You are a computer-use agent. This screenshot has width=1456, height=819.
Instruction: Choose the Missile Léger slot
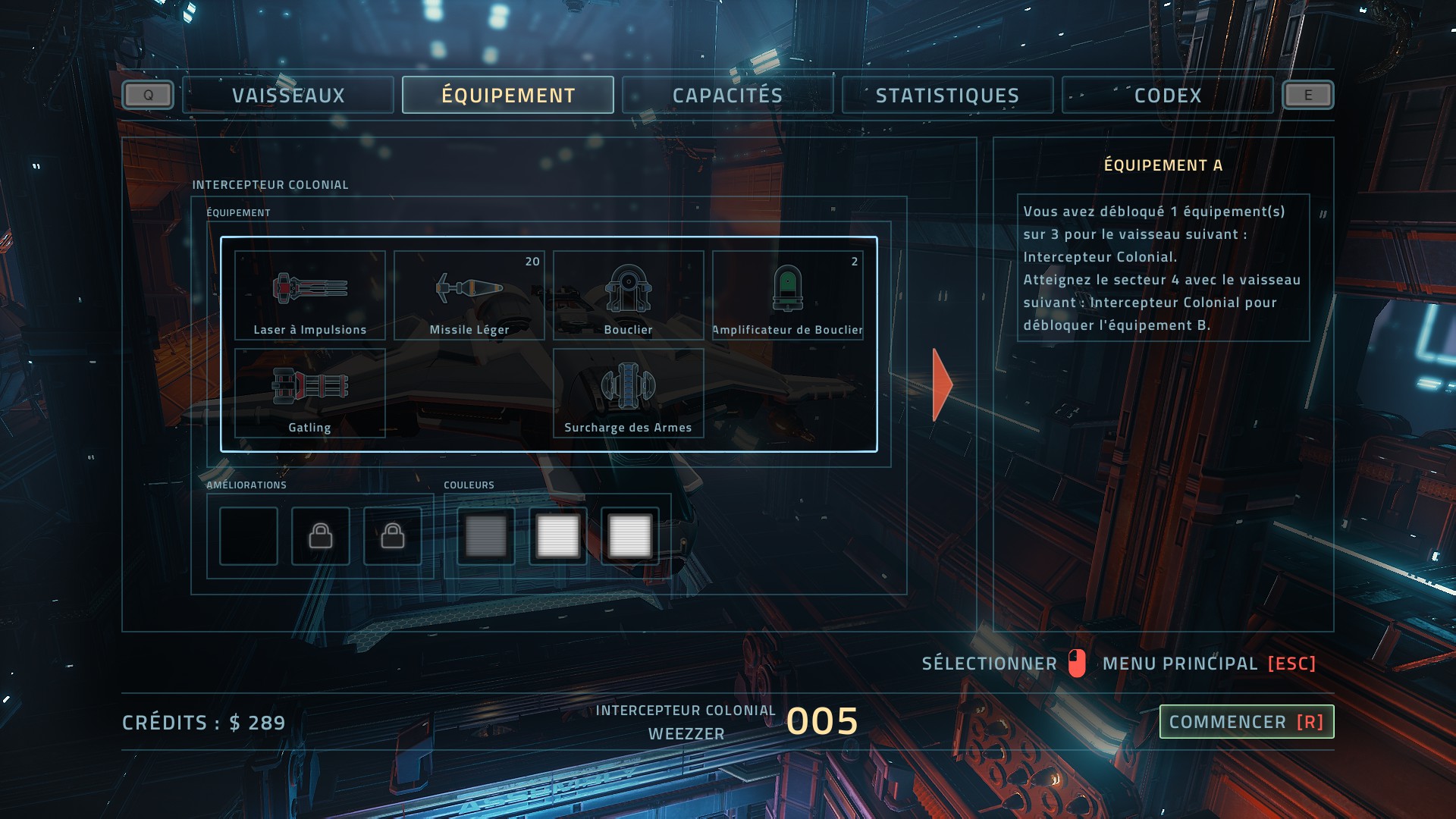(x=469, y=295)
